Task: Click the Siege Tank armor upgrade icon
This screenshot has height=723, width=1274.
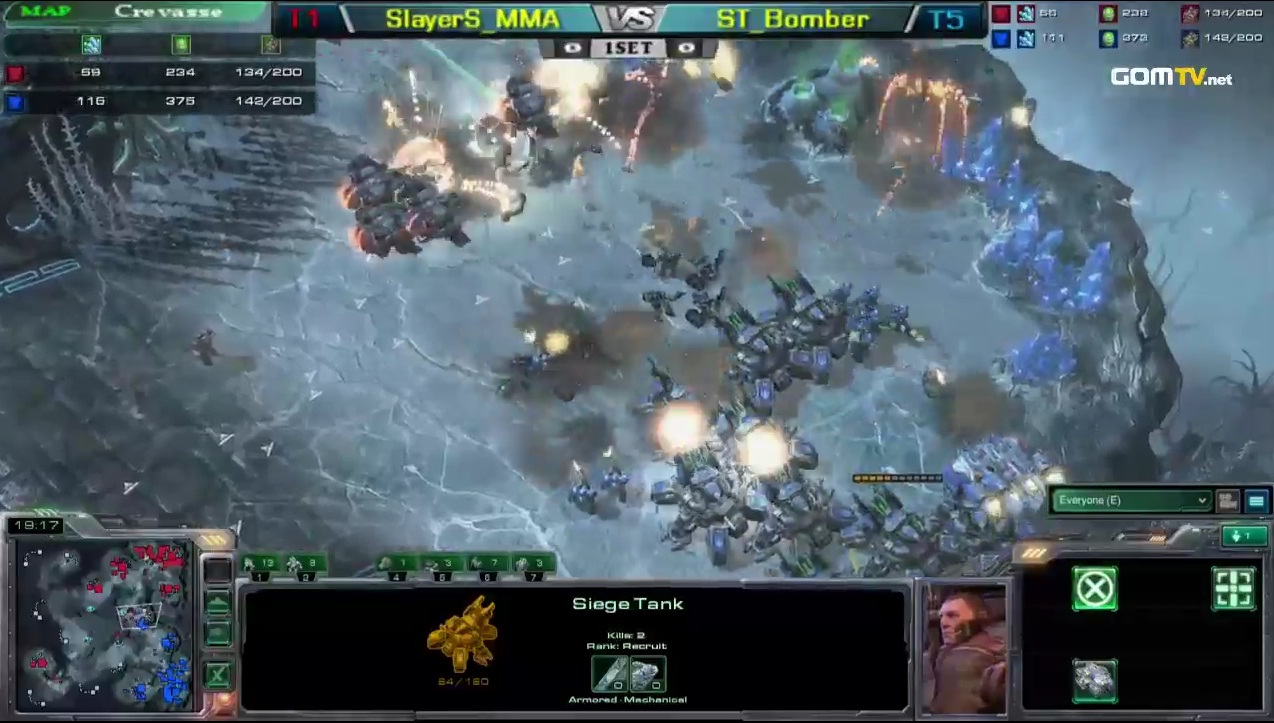Action: [x=648, y=674]
